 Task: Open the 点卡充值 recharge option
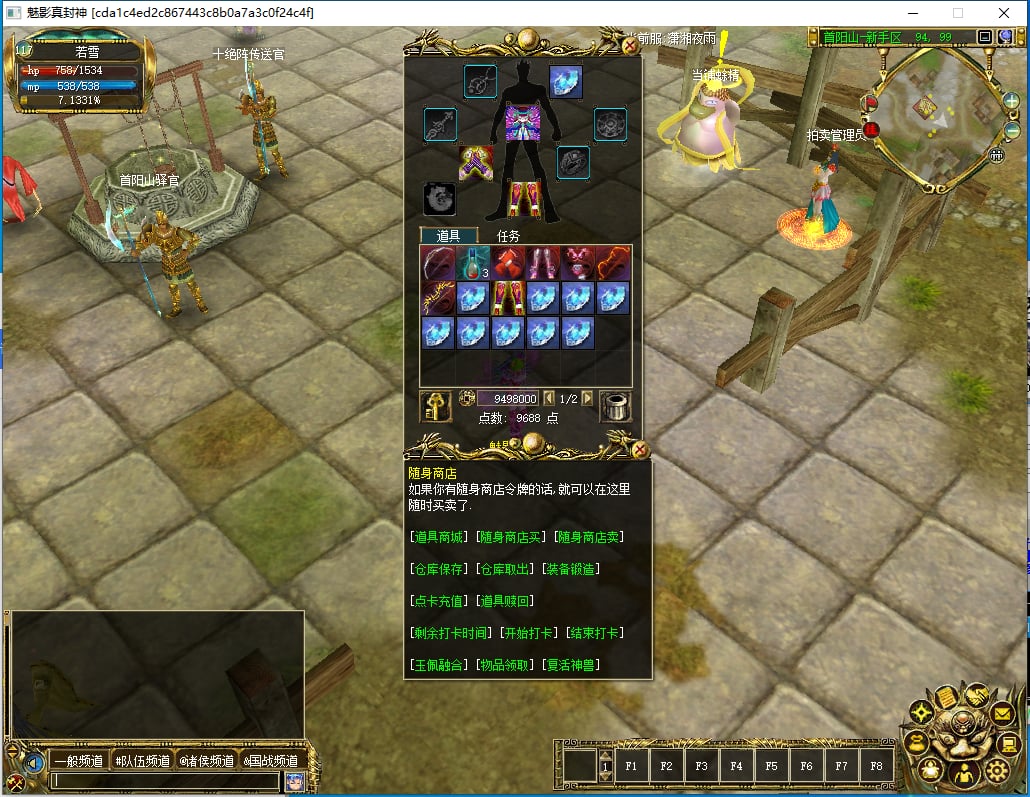439,601
